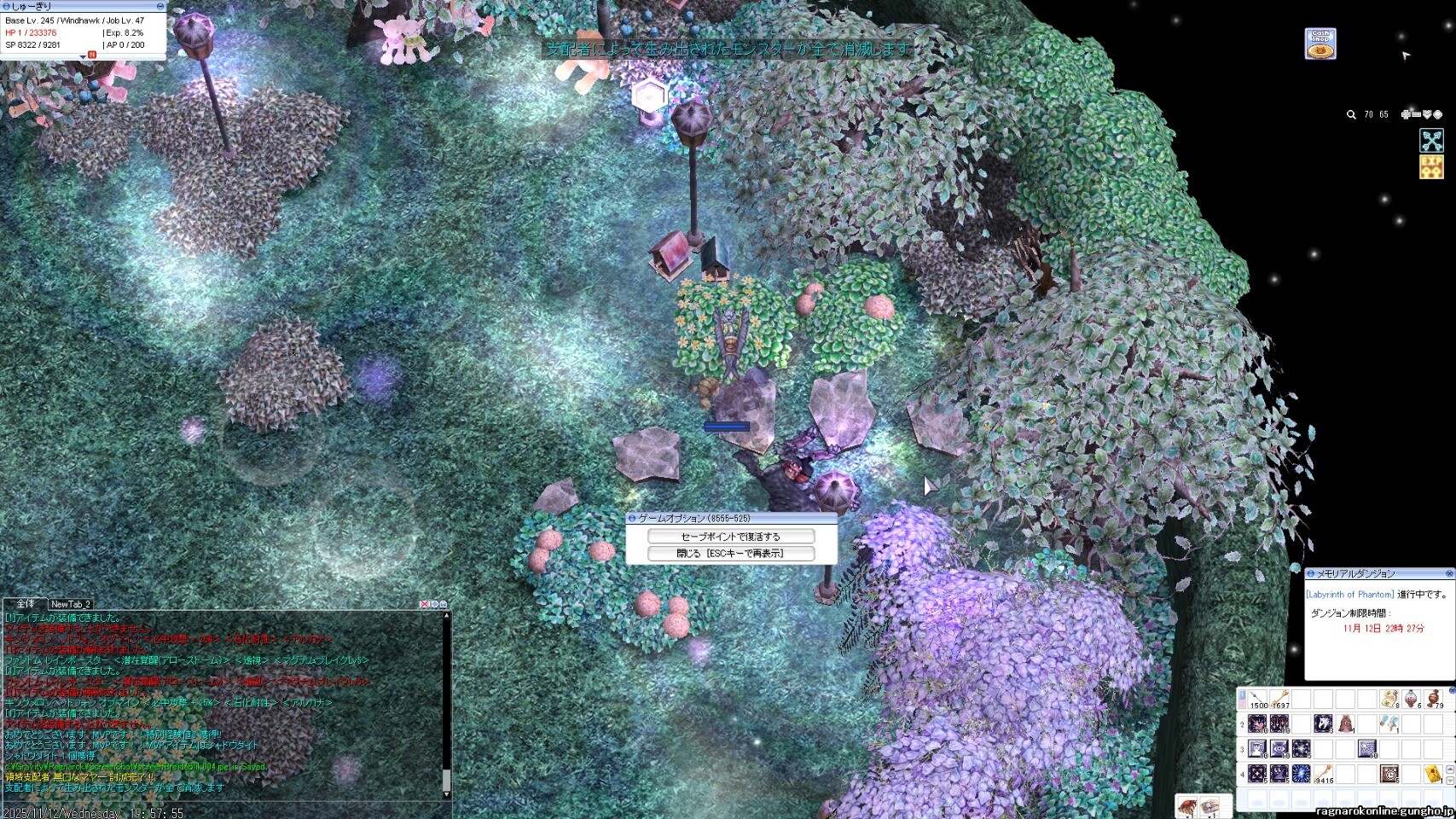Use the potion flask with 6 count
Viewport: 1456px width, 819px height.
click(x=1412, y=700)
